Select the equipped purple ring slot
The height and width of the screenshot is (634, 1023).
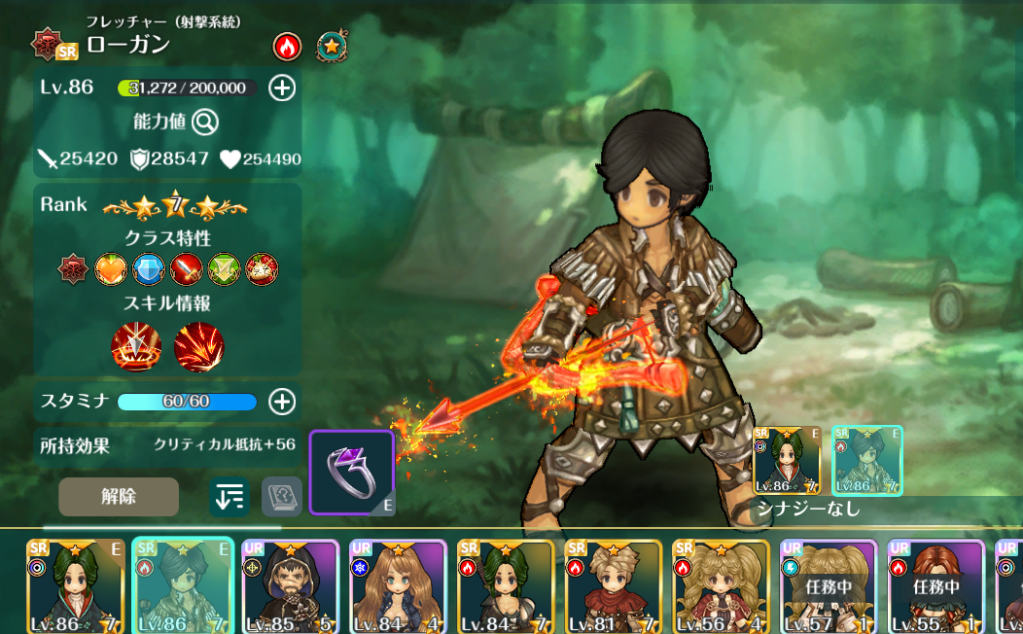click(x=351, y=472)
